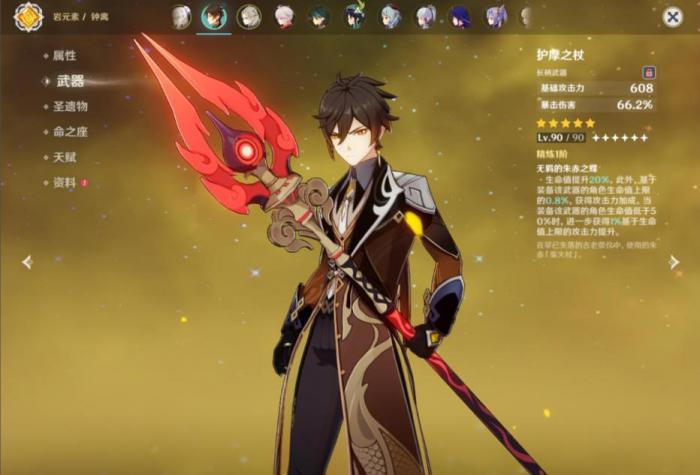The image size is (700, 475).
Task: Open the 圣遗物 artifacts page
Action: coord(70,106)
